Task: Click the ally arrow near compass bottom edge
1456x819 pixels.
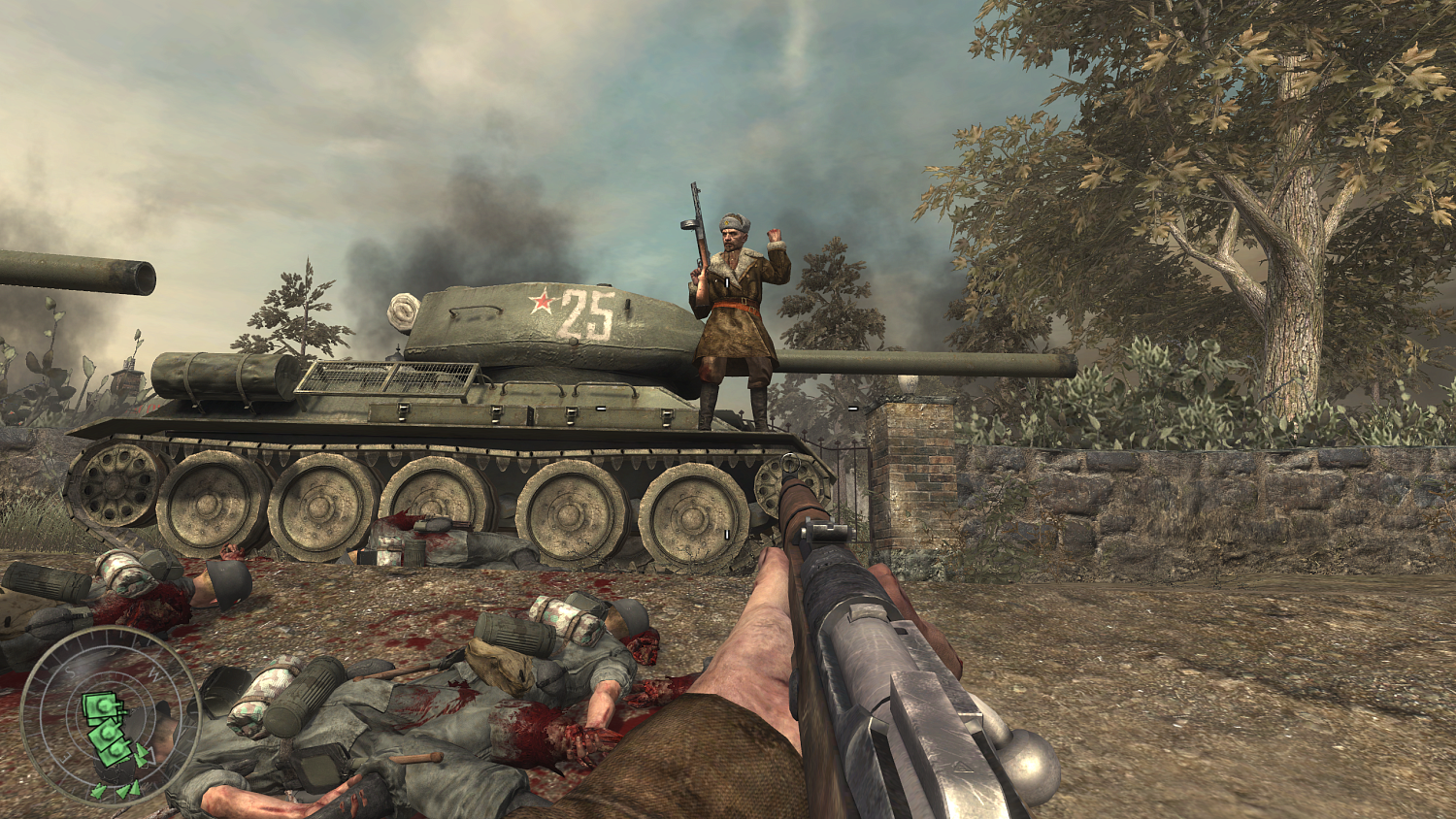Action: click(124, 793)
